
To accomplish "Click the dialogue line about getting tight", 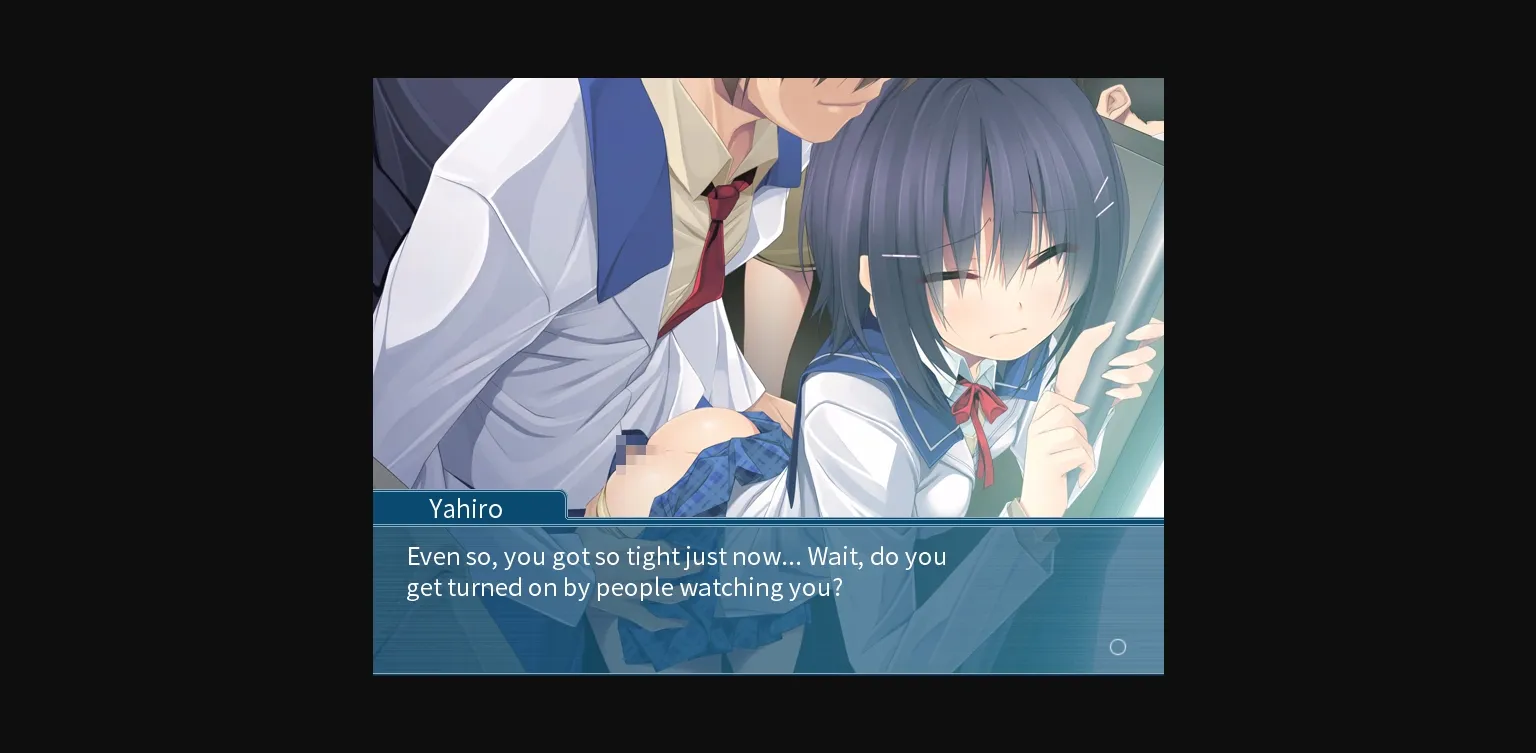I will click(x=676, y=556).
